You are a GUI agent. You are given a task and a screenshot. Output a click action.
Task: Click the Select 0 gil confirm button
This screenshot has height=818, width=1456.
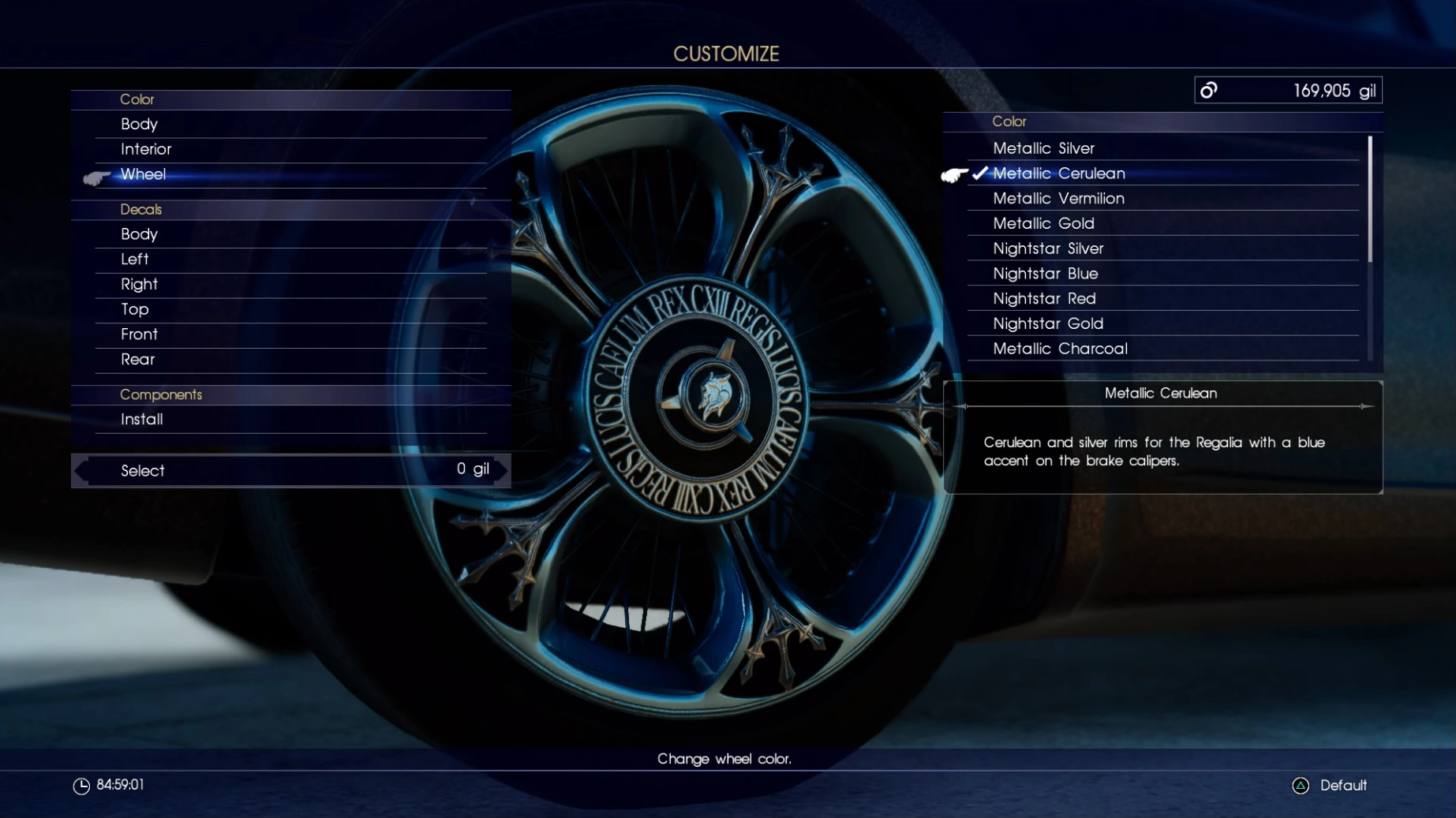coord(290,470)
